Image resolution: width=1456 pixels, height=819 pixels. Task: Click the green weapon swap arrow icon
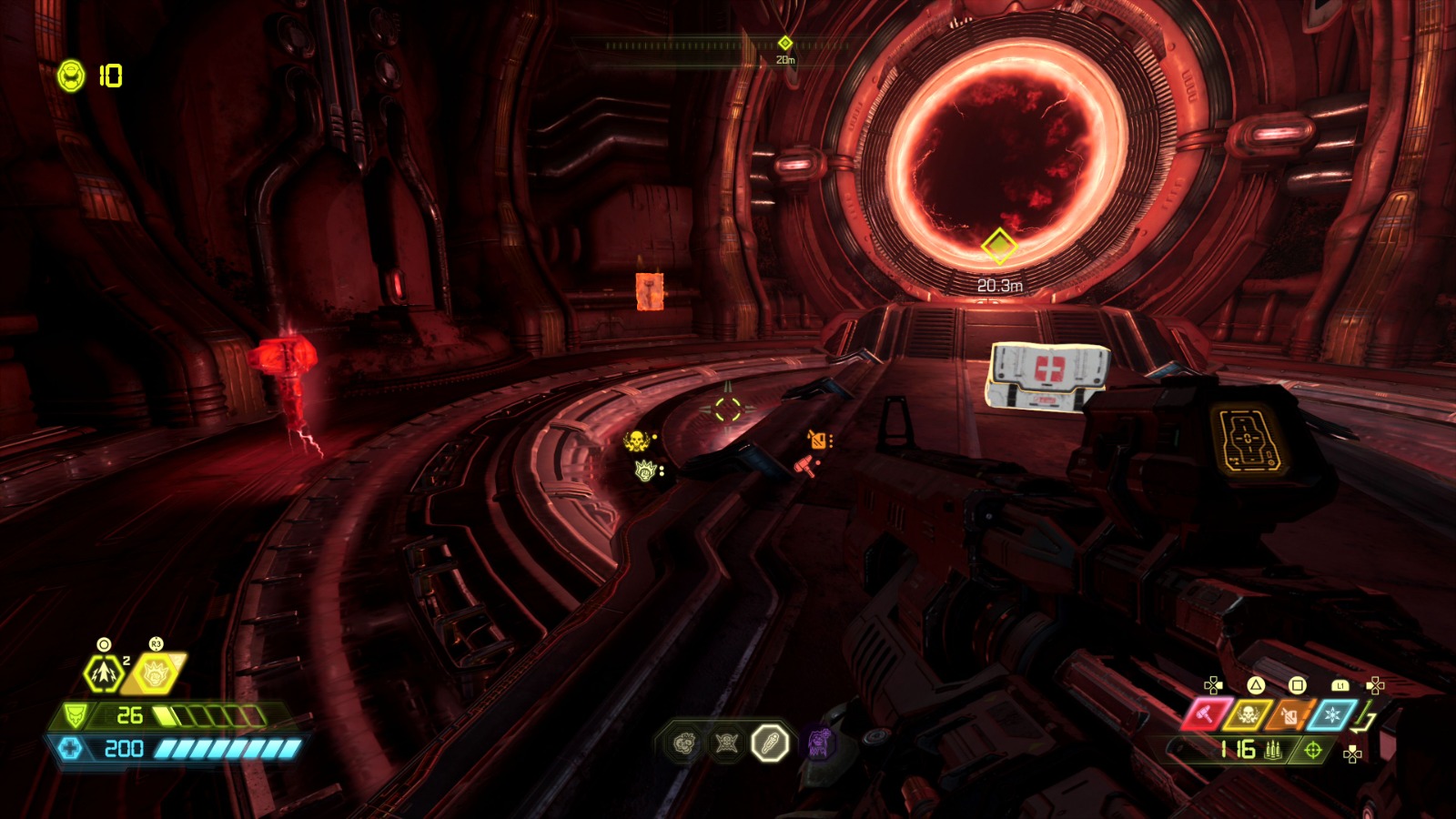click(x=1363, y=720)
